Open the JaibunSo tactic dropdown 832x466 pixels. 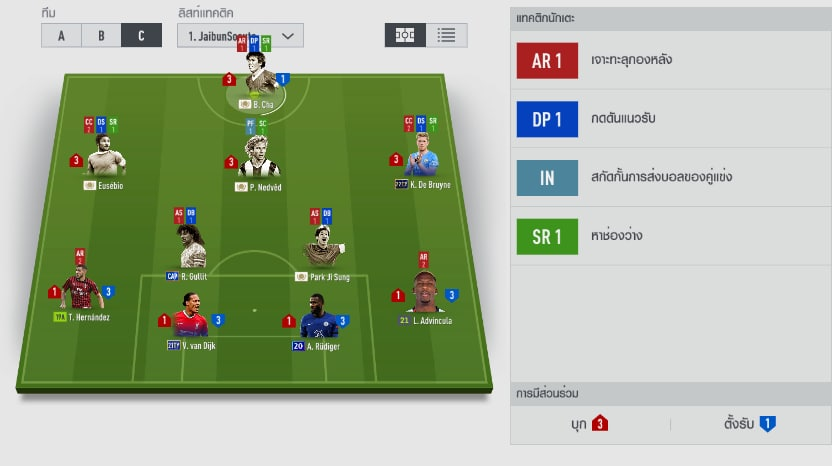pos(240,35)
